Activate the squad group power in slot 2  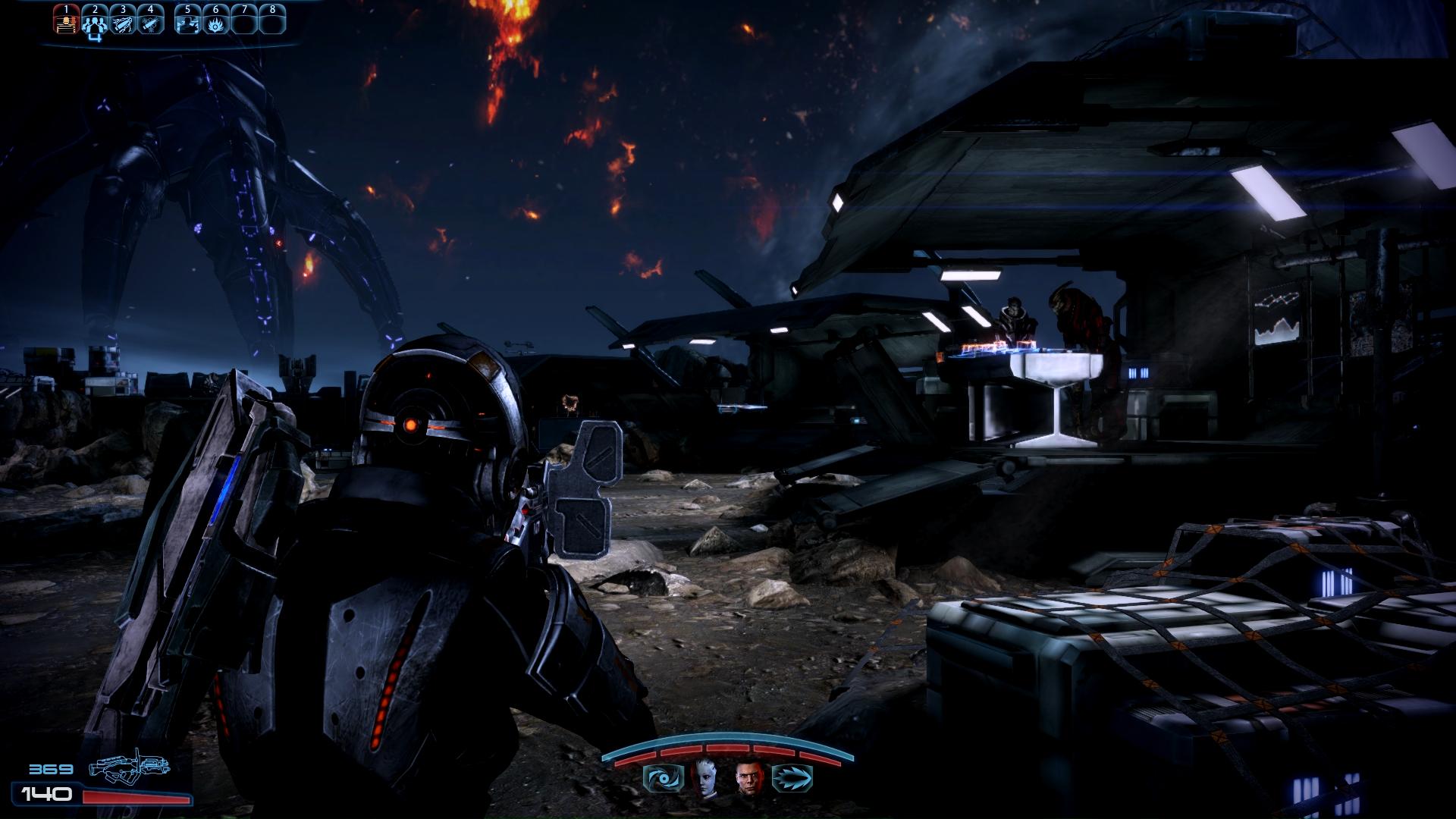[95, 23]
